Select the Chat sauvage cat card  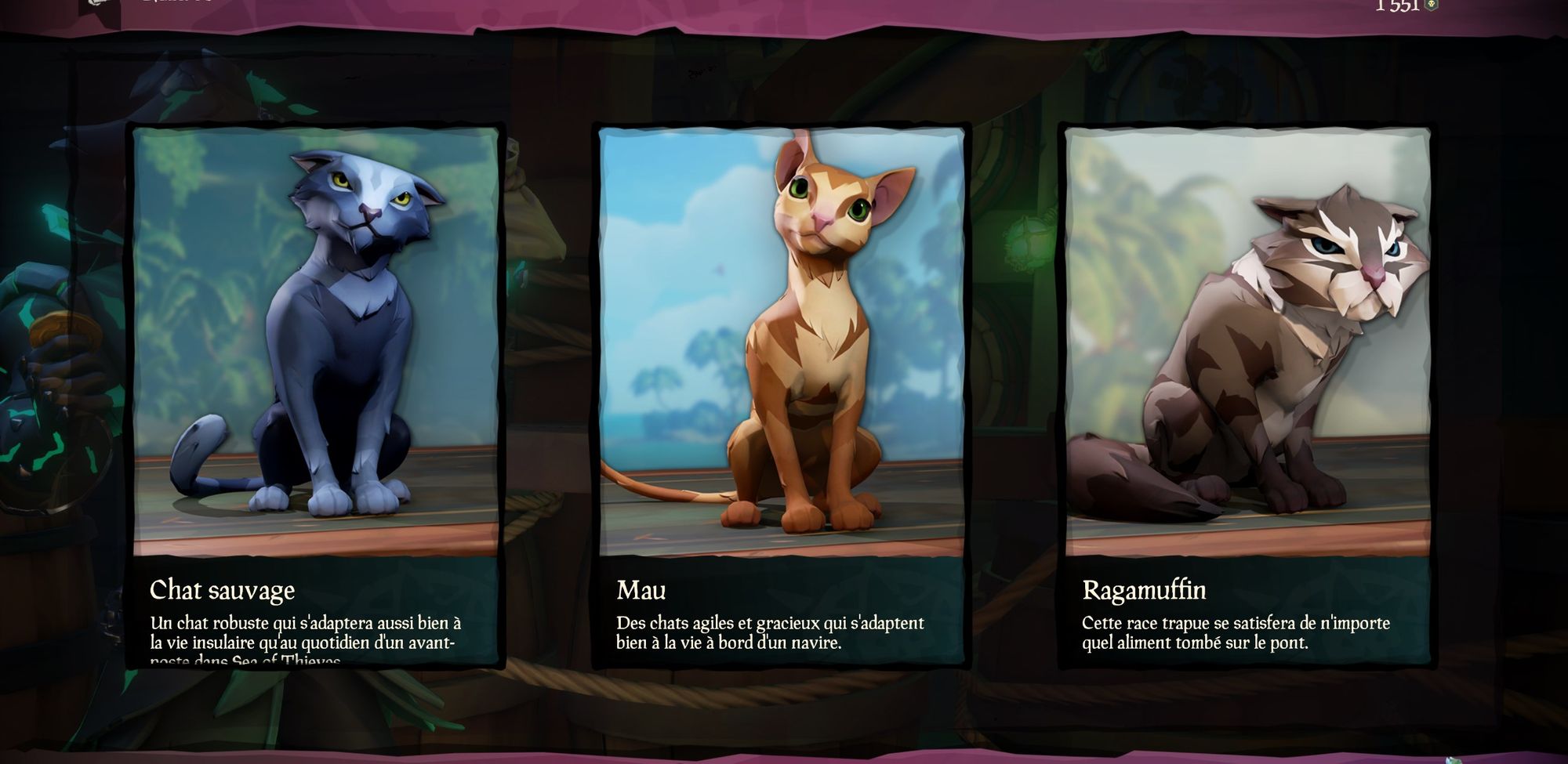click(x=315, y=396)
